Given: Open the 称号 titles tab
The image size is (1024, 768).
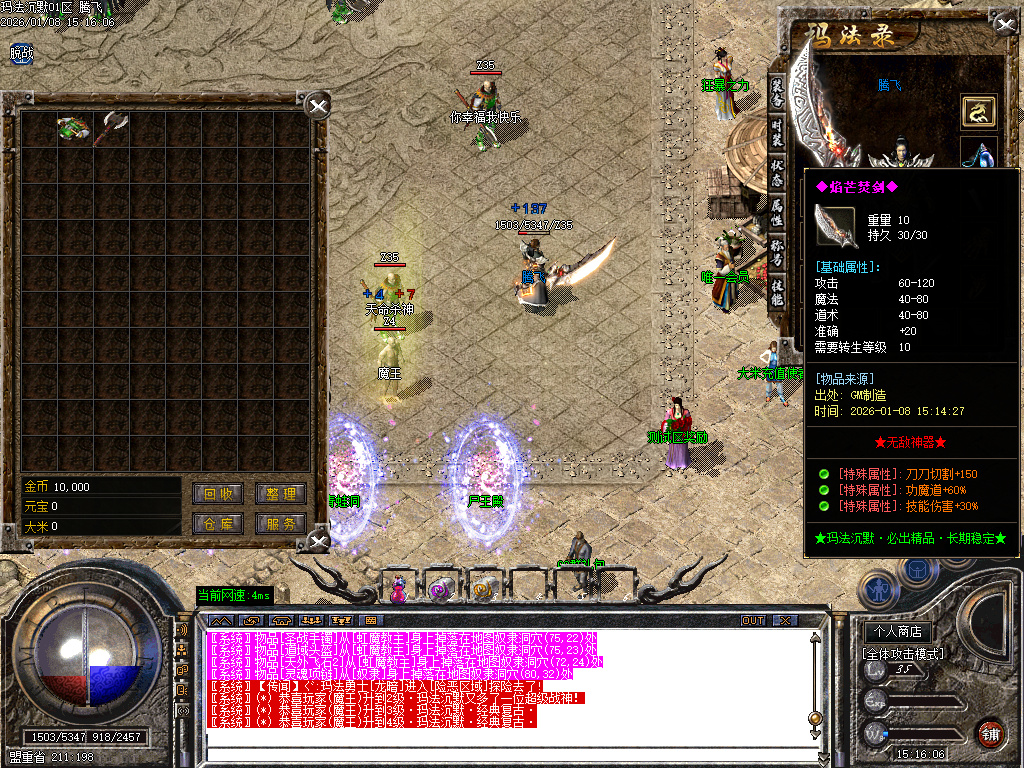Looking at the screenshot, I should (x=777, y=252).
